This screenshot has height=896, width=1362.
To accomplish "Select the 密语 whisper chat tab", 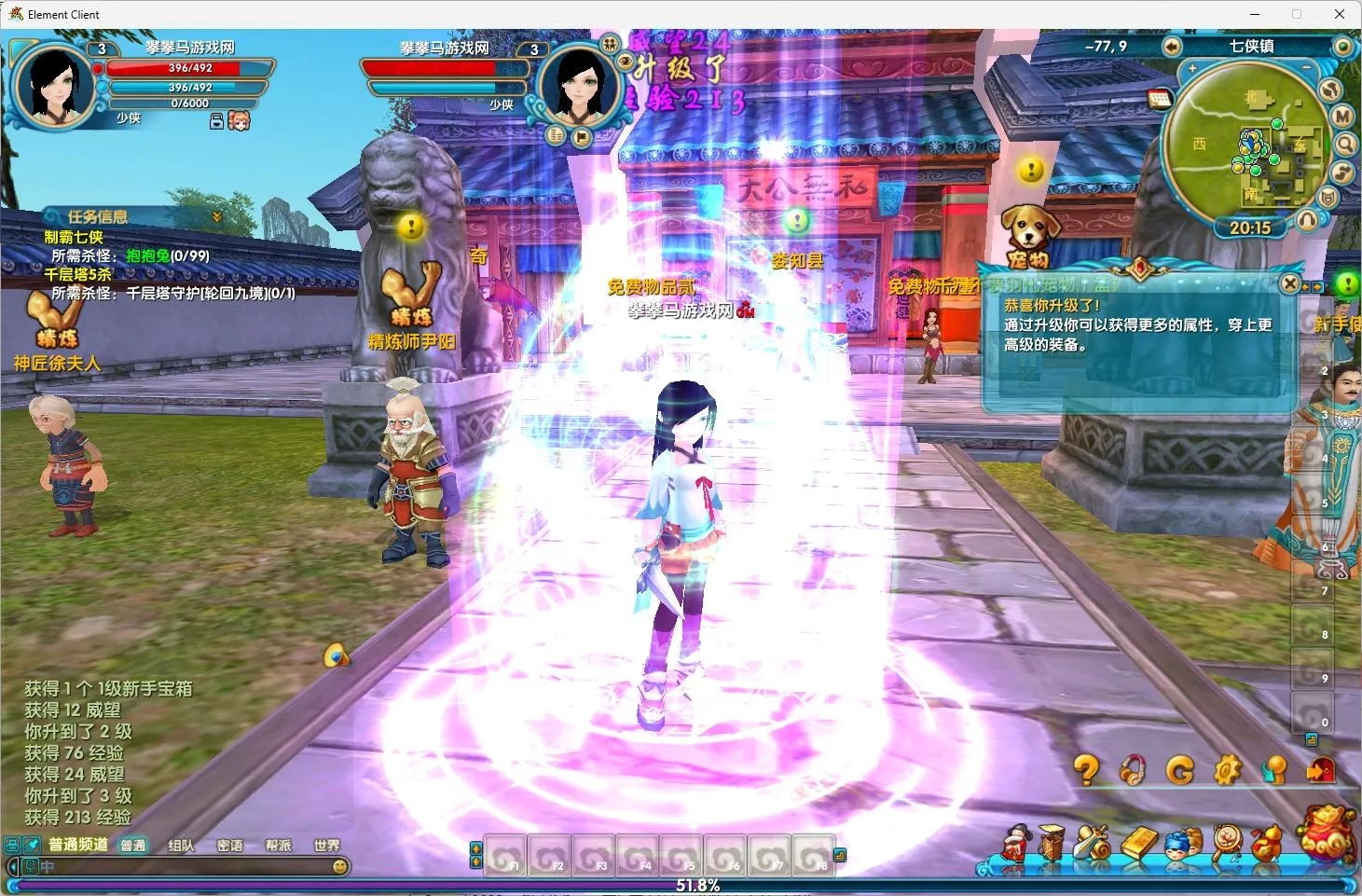I will coord(229,846).
